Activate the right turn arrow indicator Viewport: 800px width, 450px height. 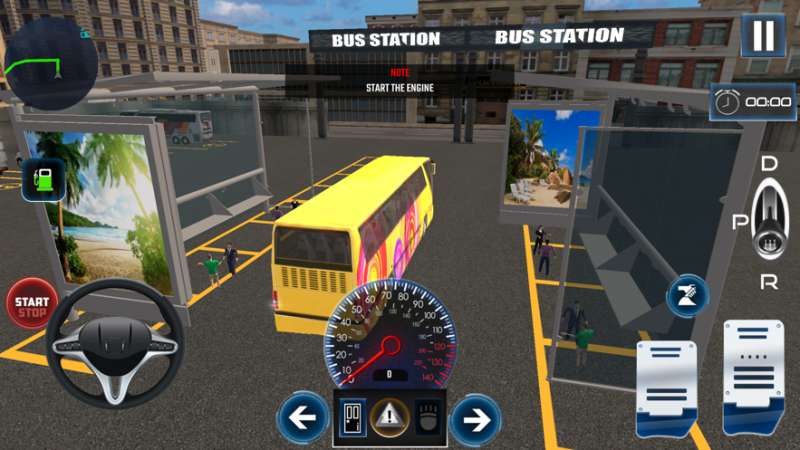coord(475,419)
